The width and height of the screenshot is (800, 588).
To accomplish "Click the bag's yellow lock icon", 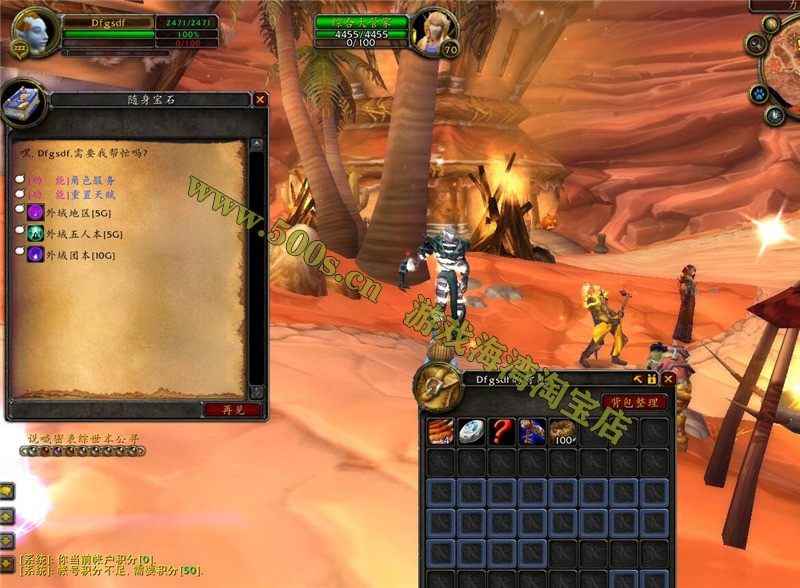I will (651, 380).
